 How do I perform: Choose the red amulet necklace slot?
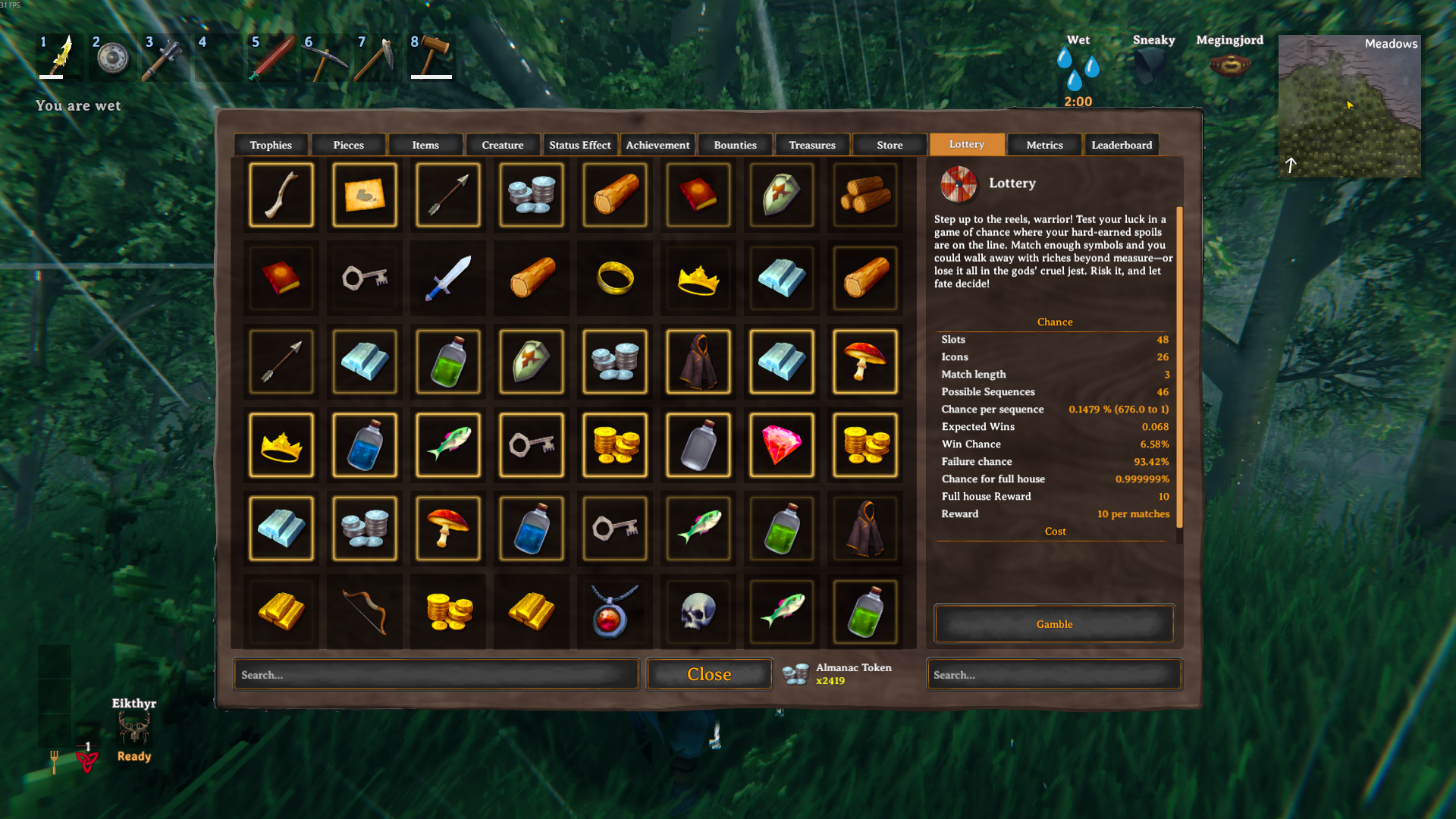615,612
